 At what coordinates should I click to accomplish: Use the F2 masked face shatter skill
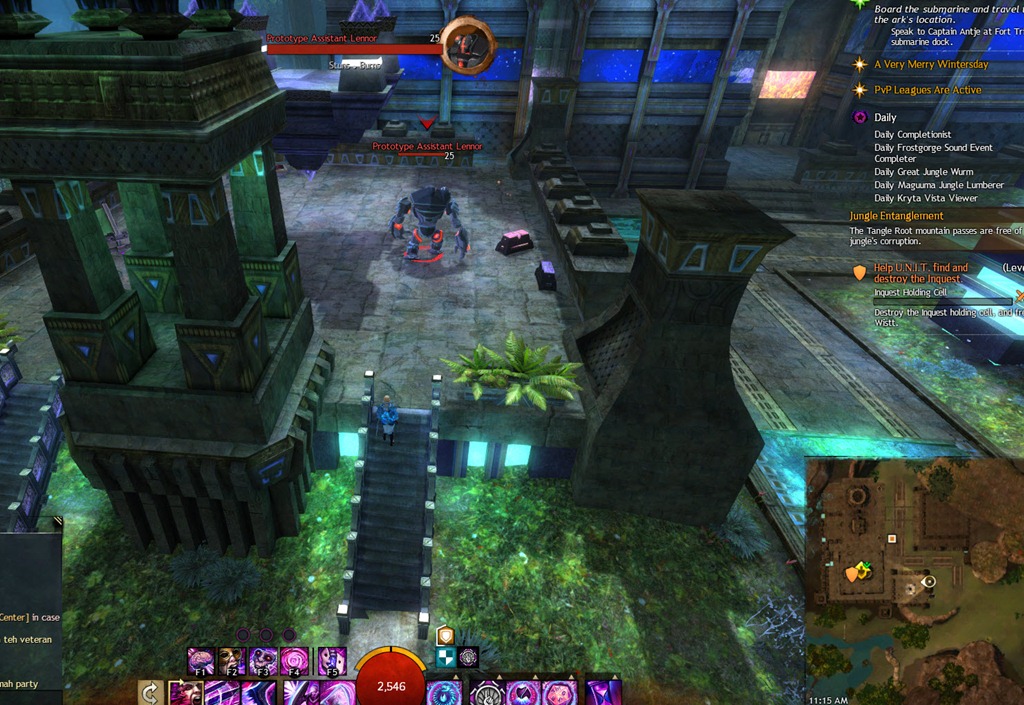tap(232, 662)
